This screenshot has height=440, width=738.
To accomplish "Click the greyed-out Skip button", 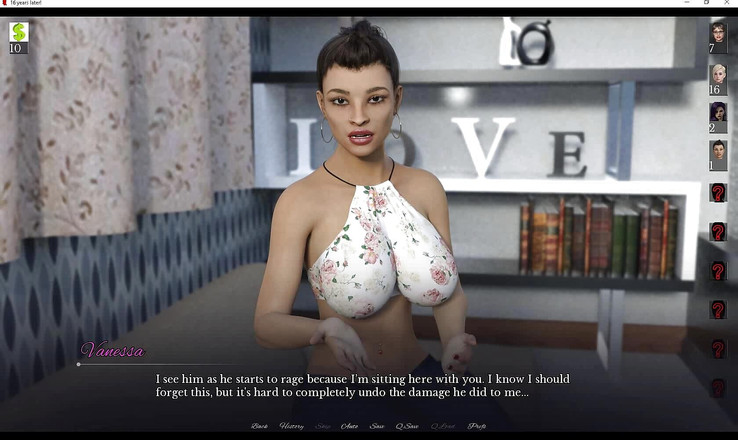I will (x=323, y=426).
